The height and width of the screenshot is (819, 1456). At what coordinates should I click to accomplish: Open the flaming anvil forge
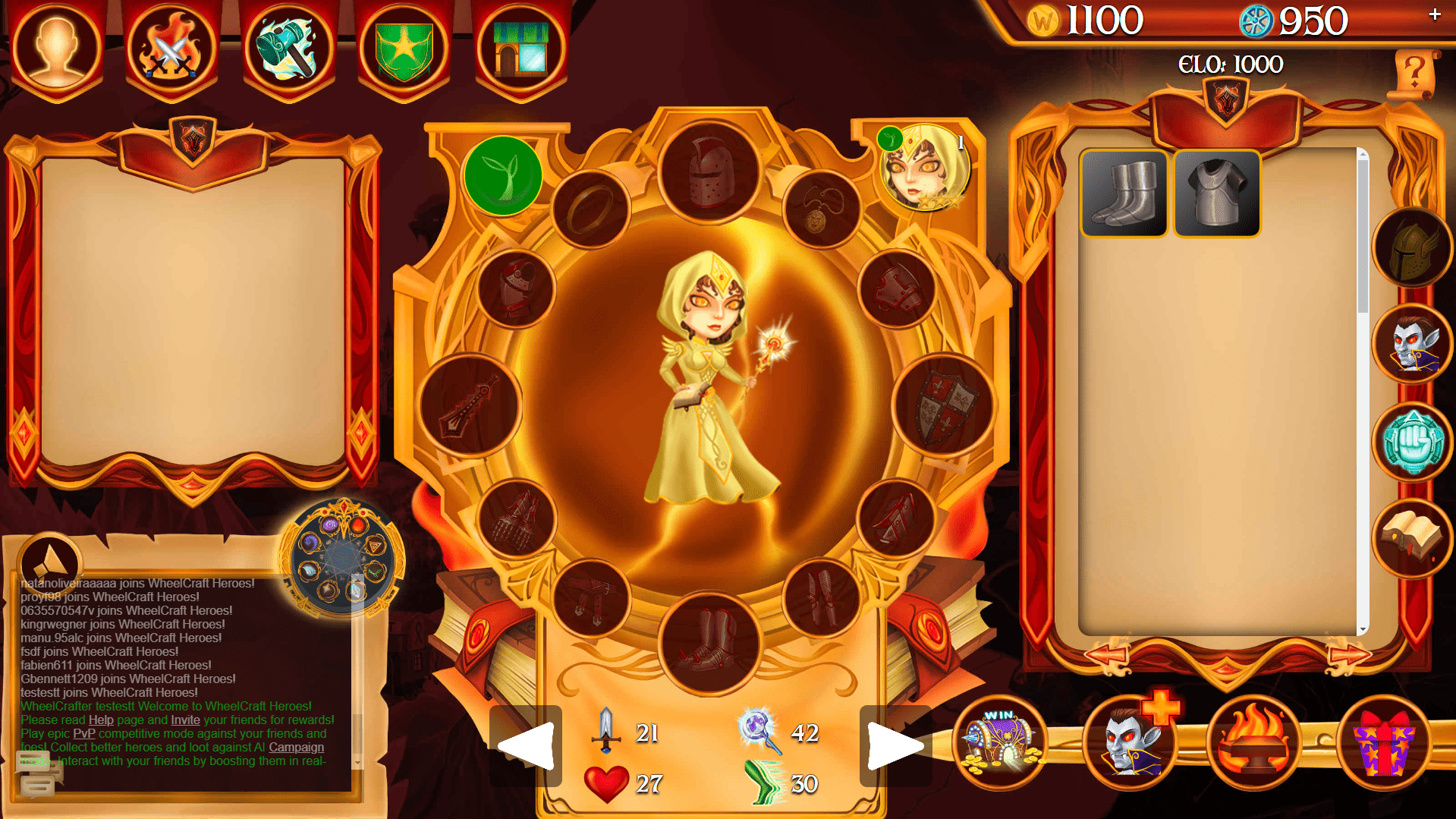(1254, 741)
